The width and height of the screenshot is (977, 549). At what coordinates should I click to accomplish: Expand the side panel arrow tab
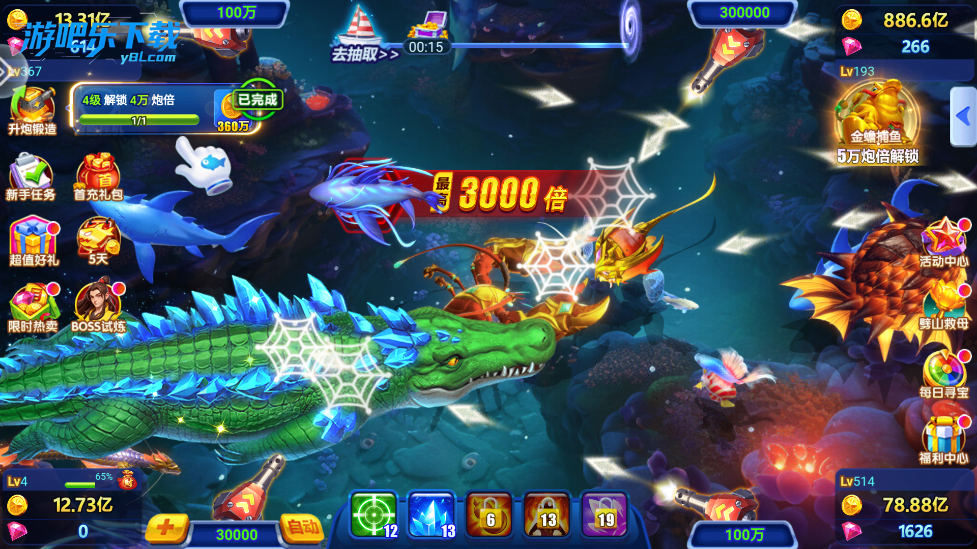[963, 110]
